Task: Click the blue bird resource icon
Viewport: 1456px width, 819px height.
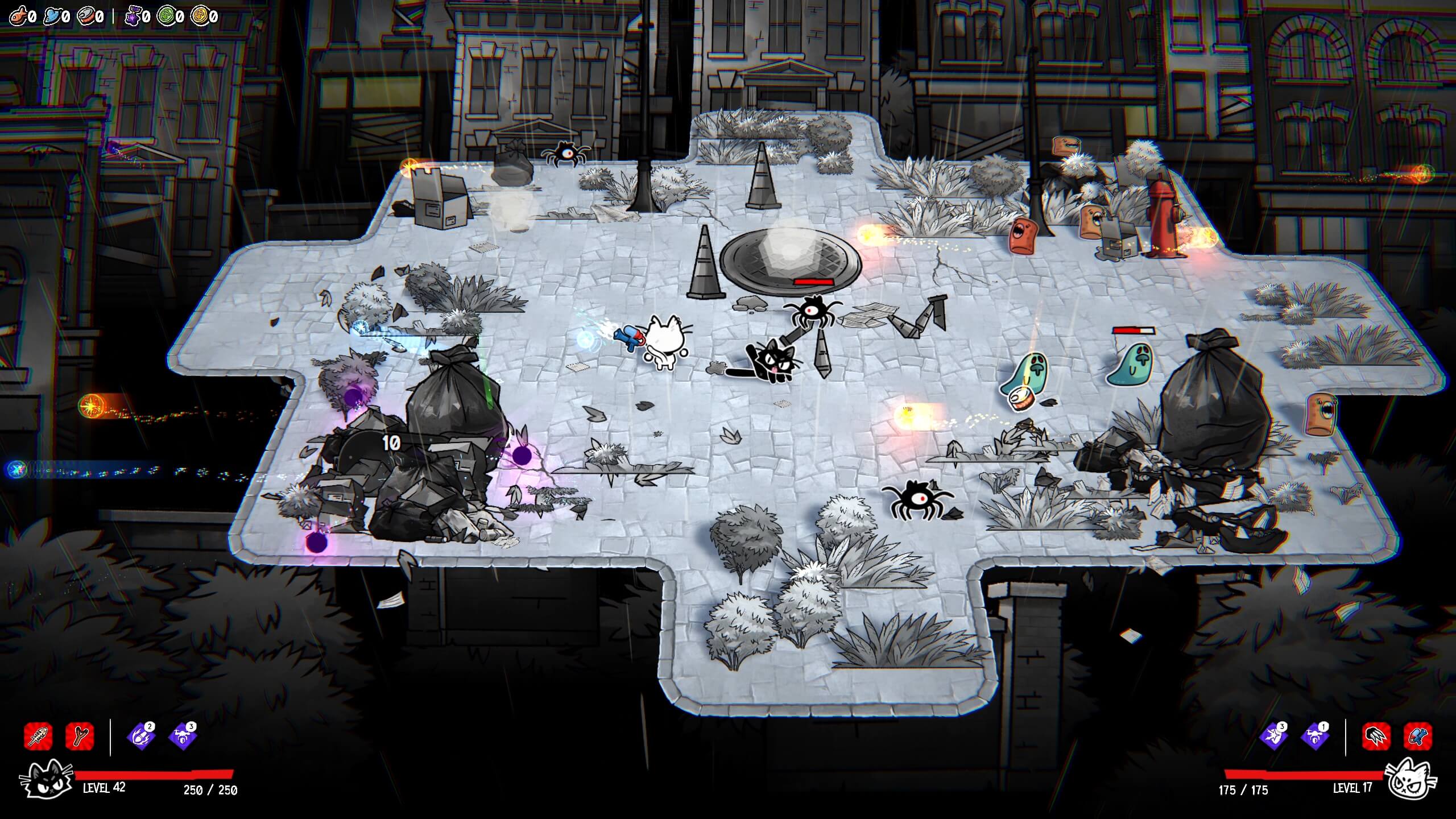Action: click(x=52, y=15)
